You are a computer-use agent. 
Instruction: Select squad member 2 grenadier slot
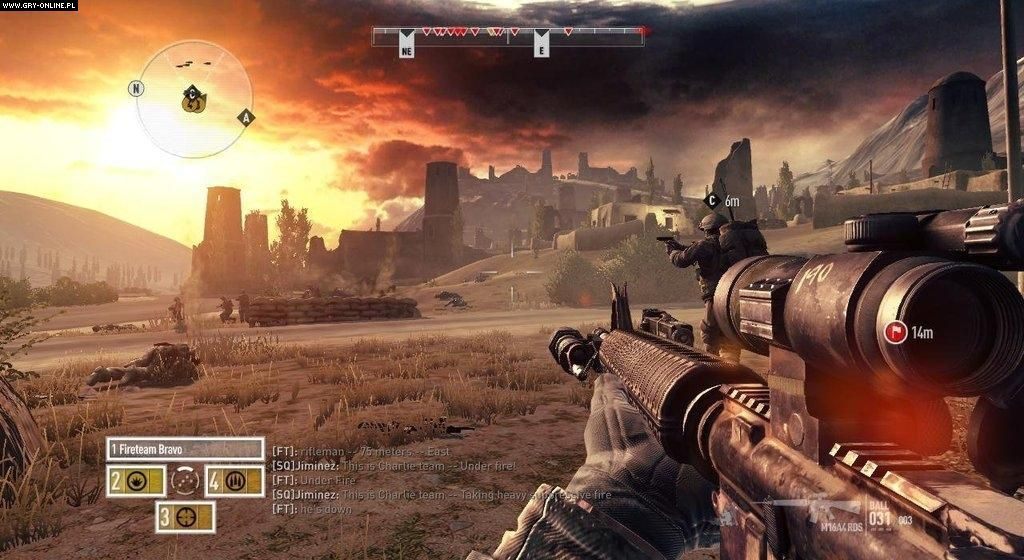pos(135,482)
